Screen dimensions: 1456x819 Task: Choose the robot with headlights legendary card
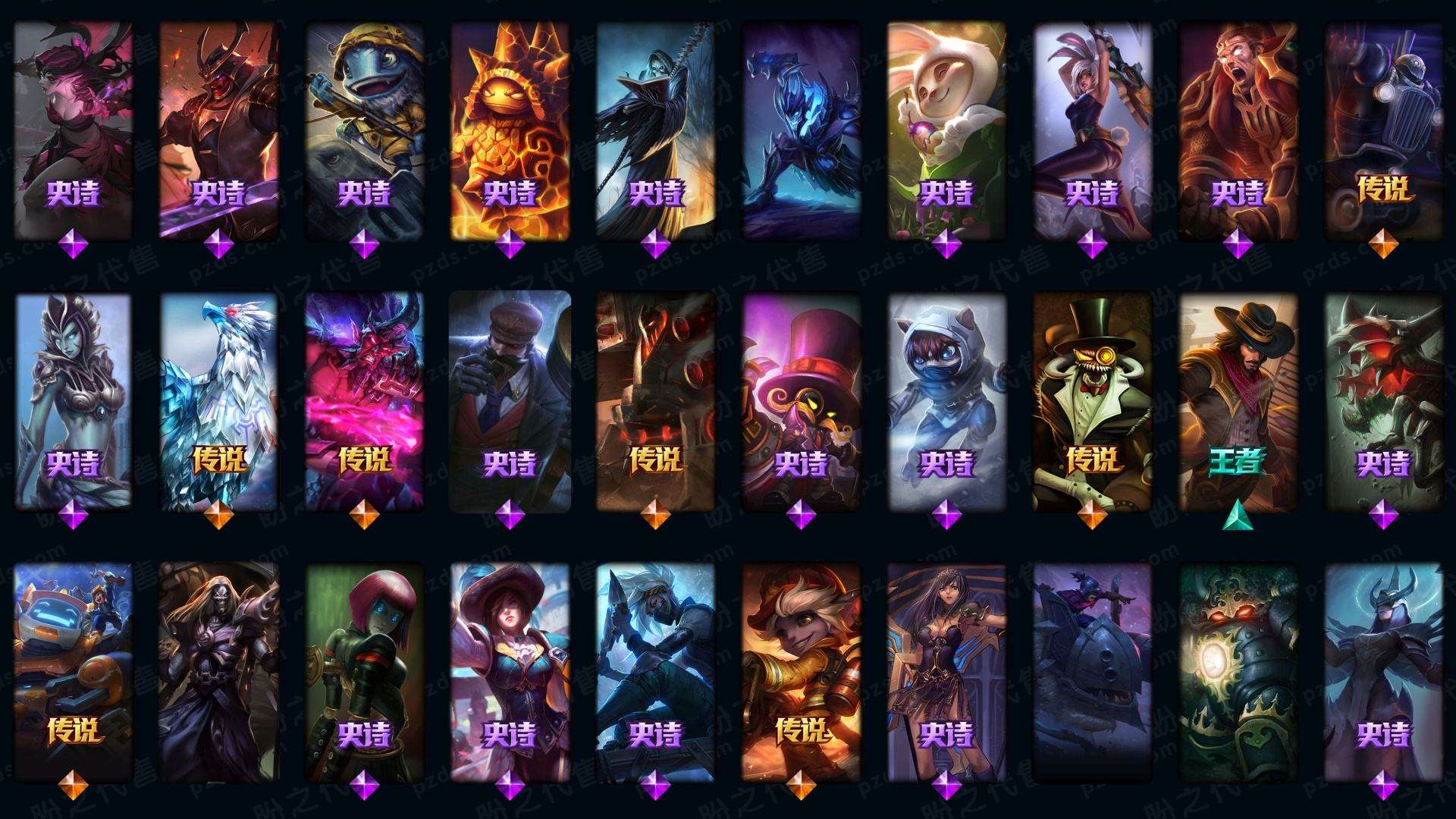[x=1383, y=129]
